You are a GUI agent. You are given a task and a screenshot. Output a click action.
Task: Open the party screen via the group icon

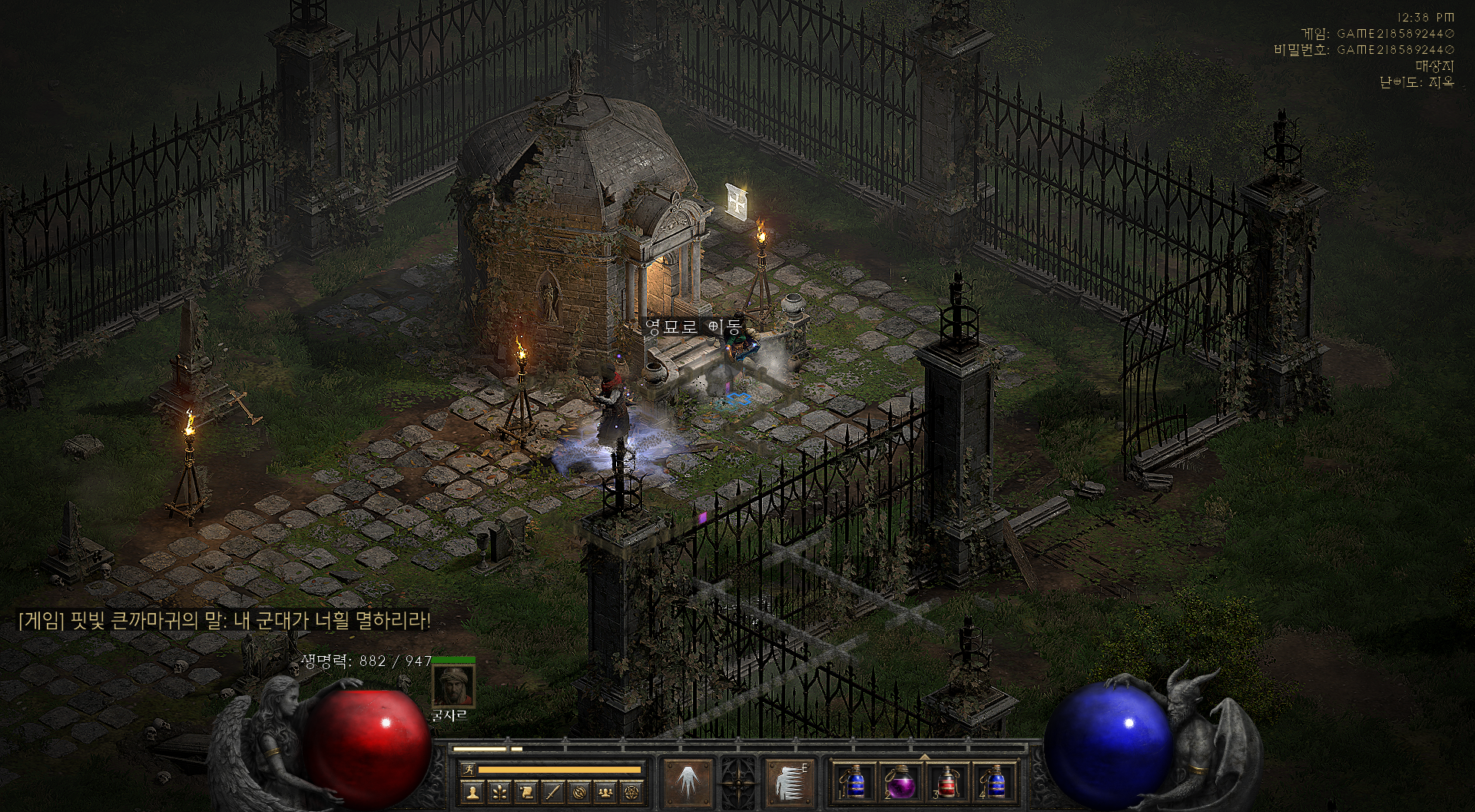click(x=606, y=792)
